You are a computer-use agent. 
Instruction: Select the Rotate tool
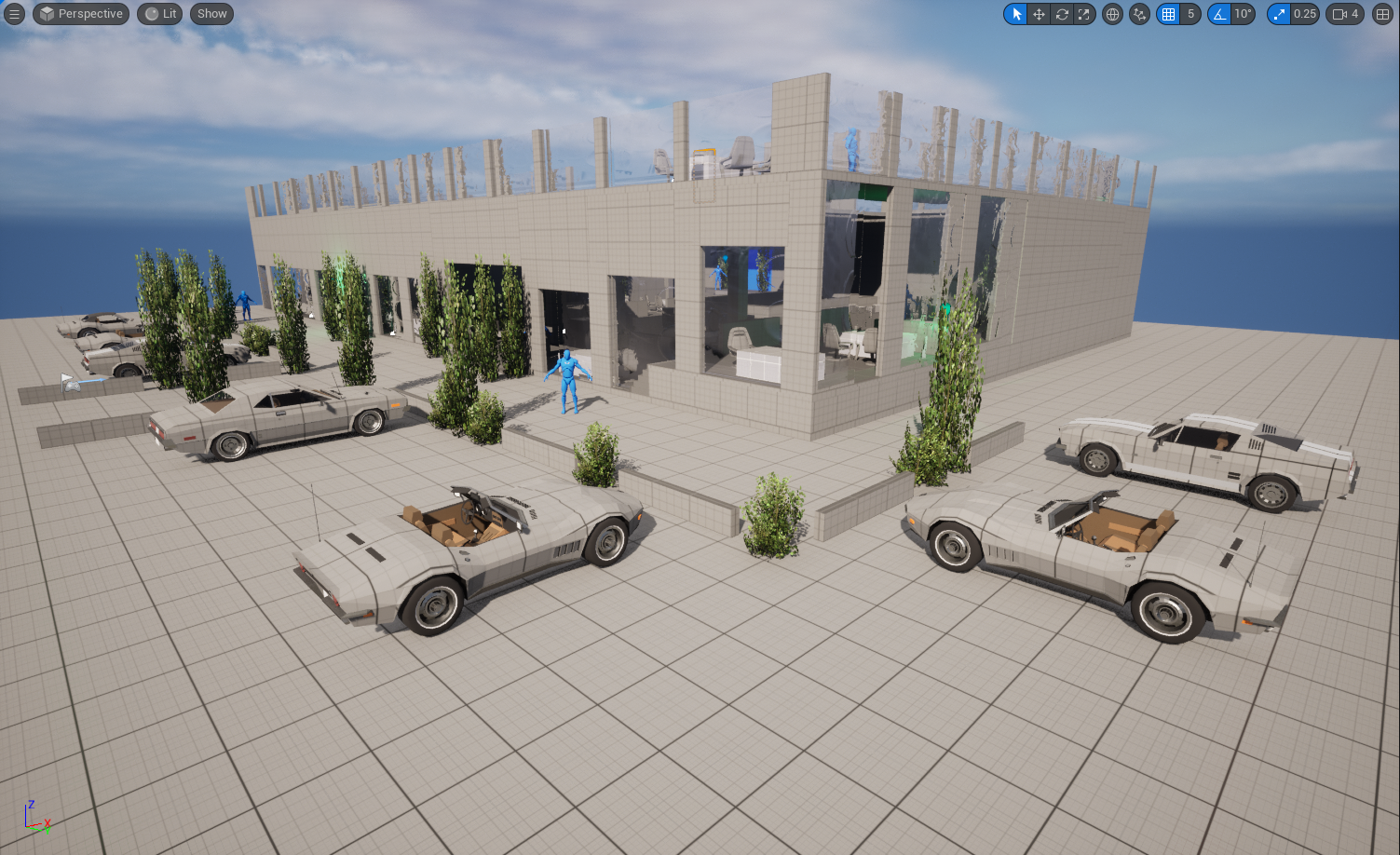(1061, 14)
